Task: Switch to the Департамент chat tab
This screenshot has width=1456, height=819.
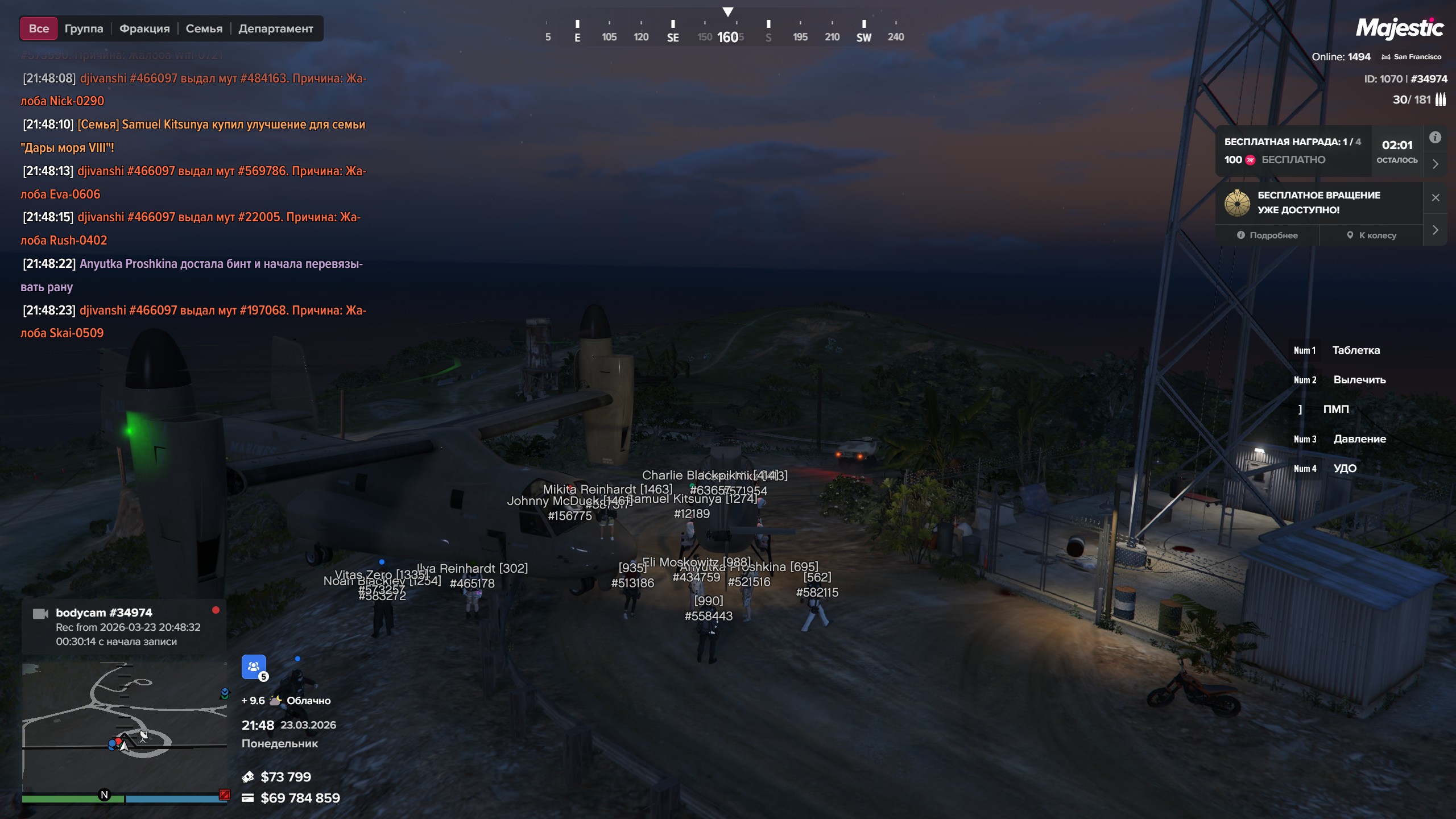Action: tap(275, 28)
